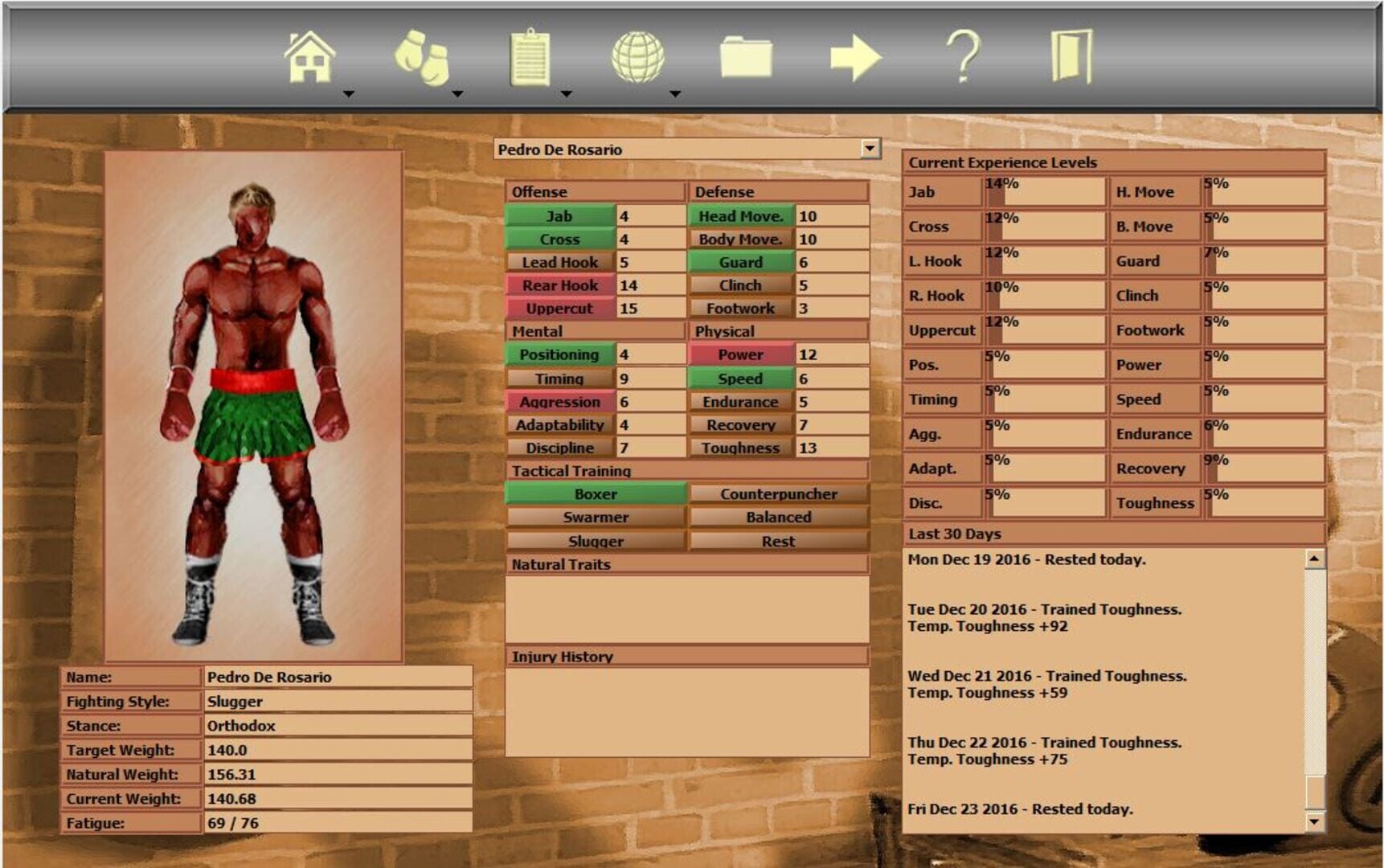Open the folder icon in the toolbar
The height and width of the screenshot is (868, 1384).
tap(746, 56)
